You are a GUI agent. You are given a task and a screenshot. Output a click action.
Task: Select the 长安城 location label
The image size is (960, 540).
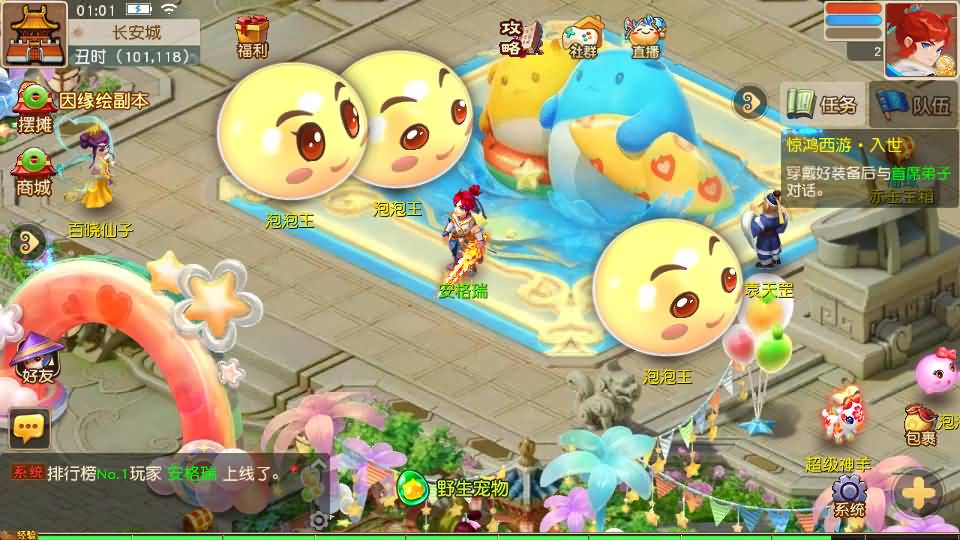(136, 33)
